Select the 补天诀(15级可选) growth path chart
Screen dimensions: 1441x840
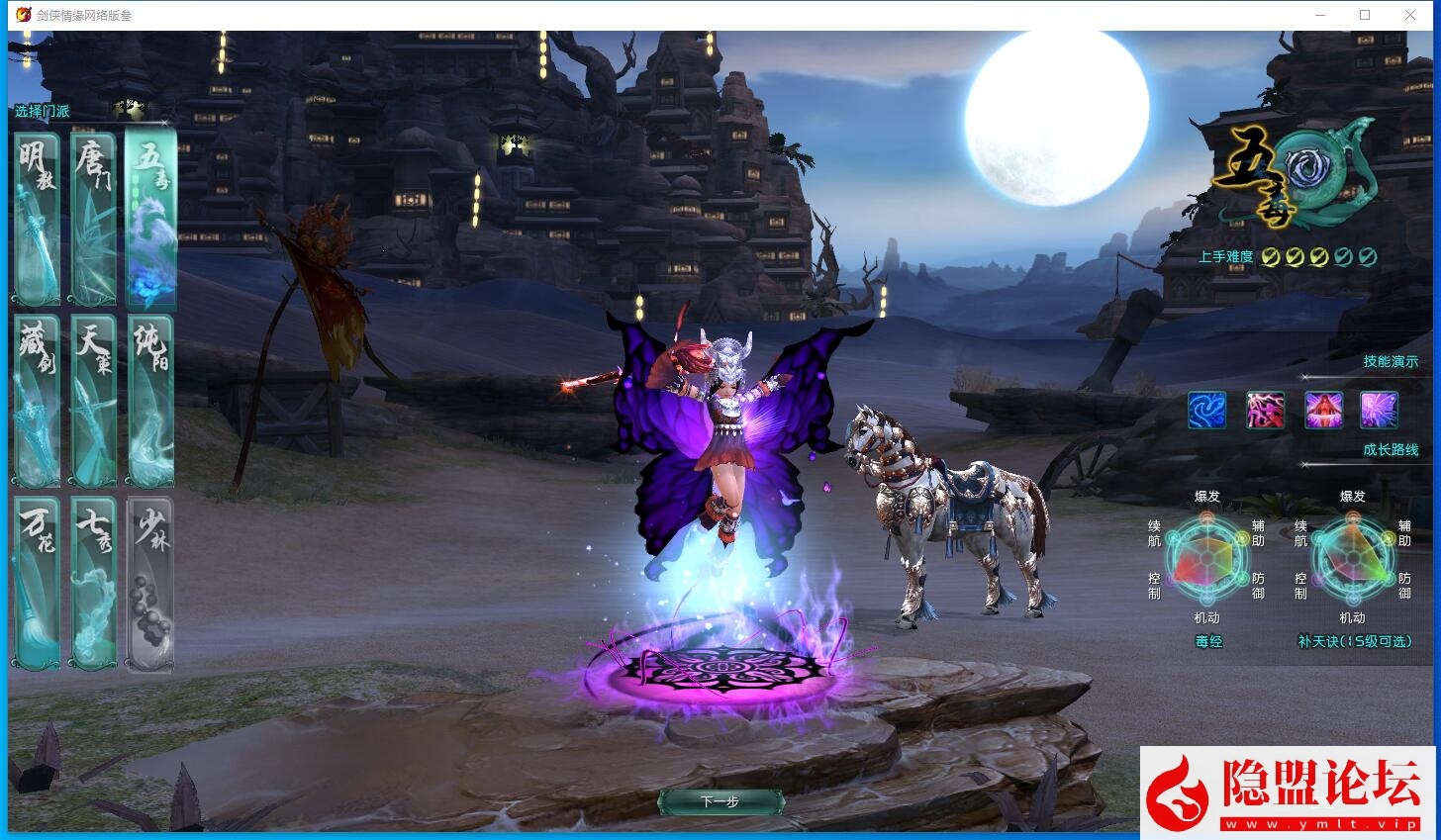(x=1353, y=559)
